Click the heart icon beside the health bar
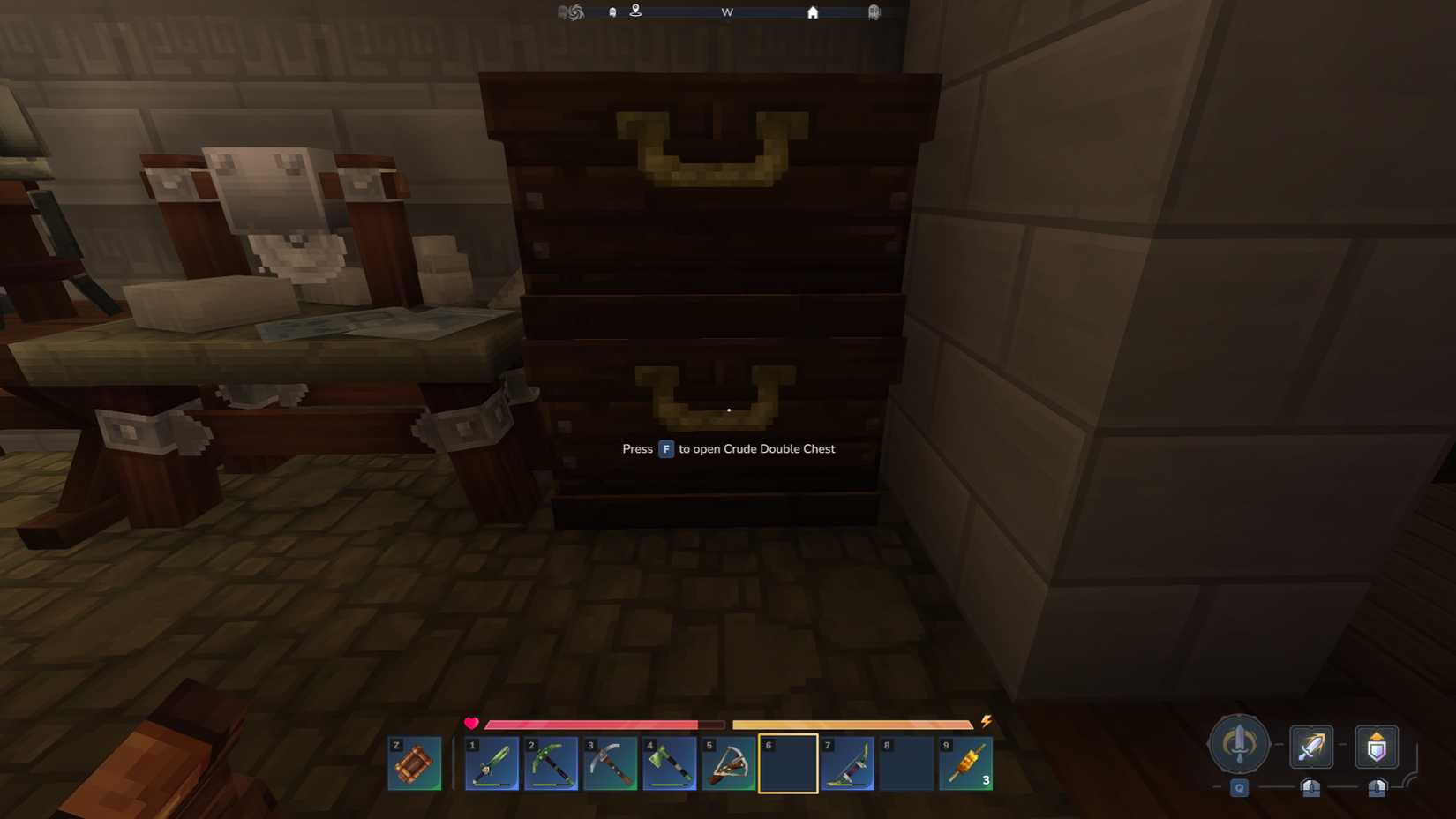Screen dimensions: 1456x819 [471, 723]
